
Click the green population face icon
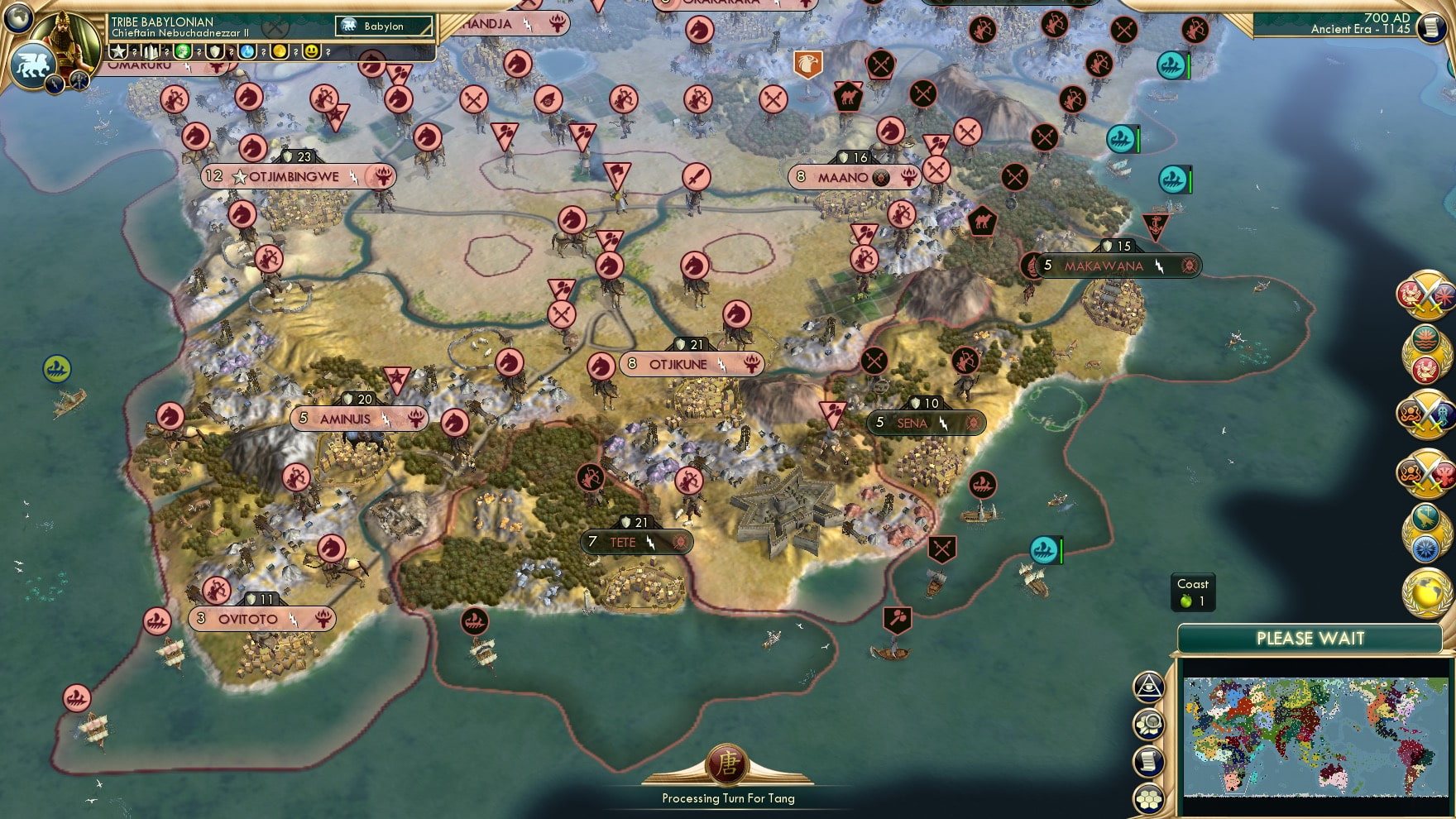pyautogui.click(x=184, y=52)
